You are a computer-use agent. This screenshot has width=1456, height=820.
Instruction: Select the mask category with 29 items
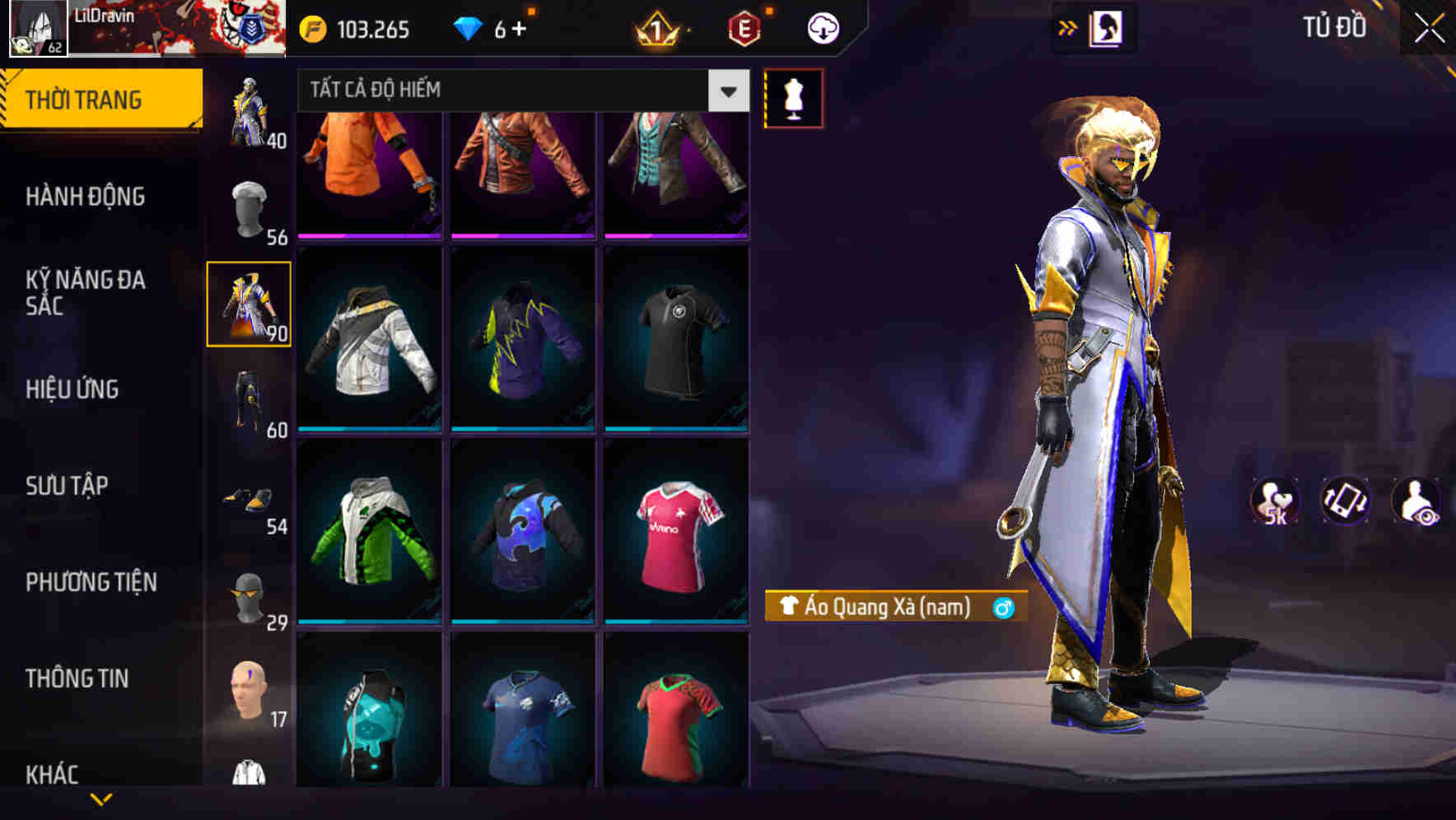[249, 597]
